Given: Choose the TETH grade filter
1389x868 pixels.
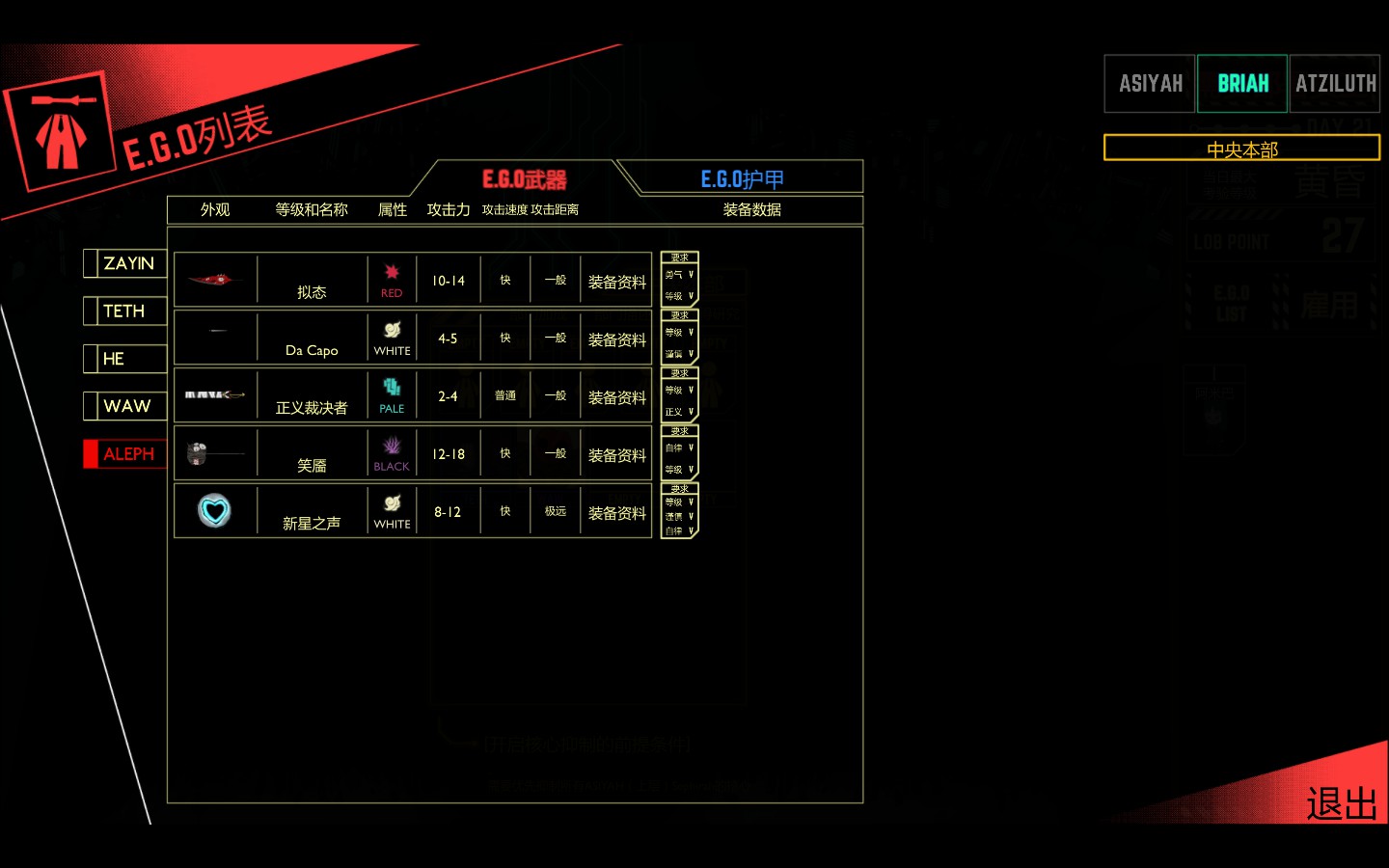Looking at the screenshot, I should (x=124, y=311).
